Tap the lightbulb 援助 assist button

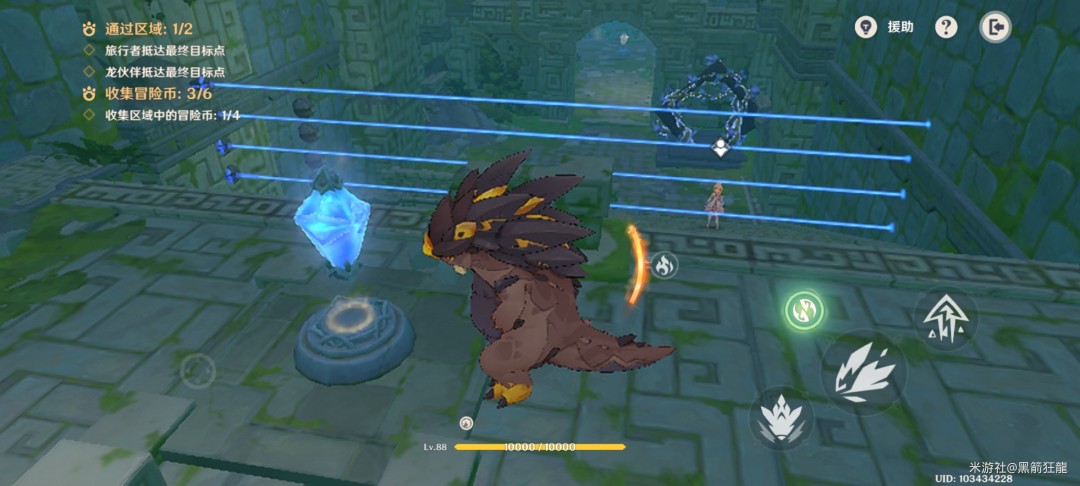point(866,27)
